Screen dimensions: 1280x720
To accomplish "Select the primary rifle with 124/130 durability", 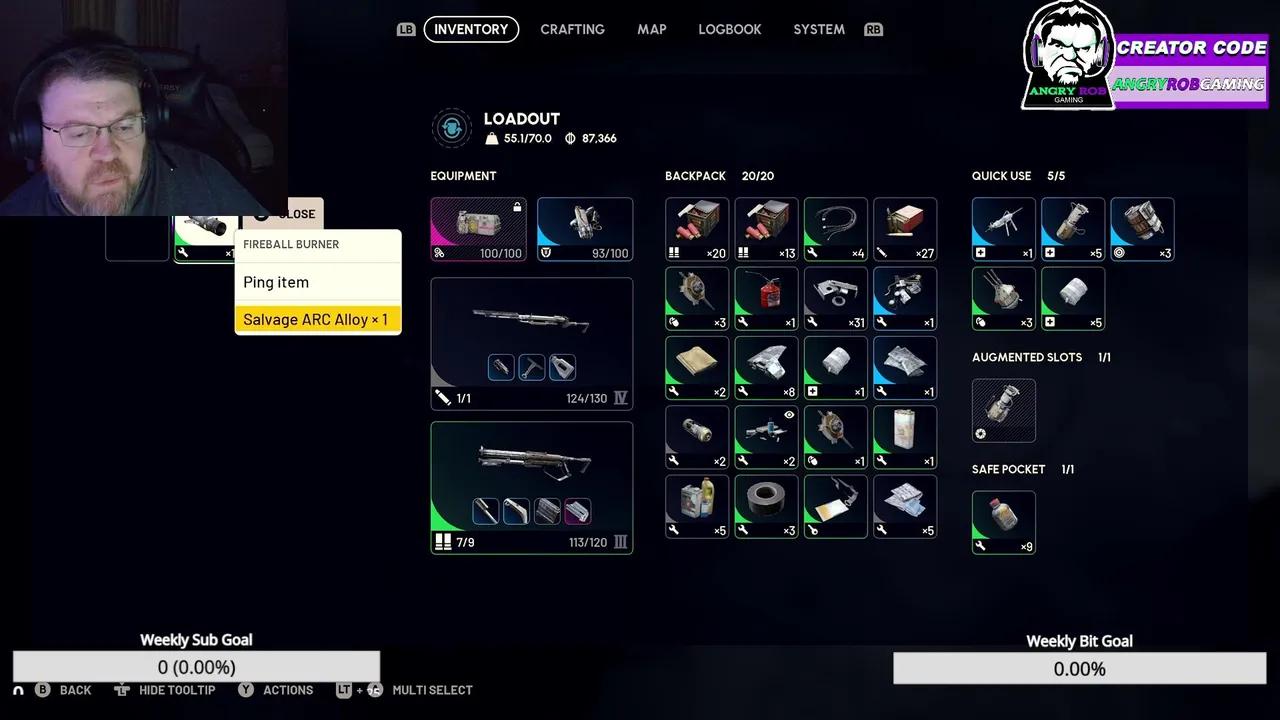I will (x=531, y=343).
